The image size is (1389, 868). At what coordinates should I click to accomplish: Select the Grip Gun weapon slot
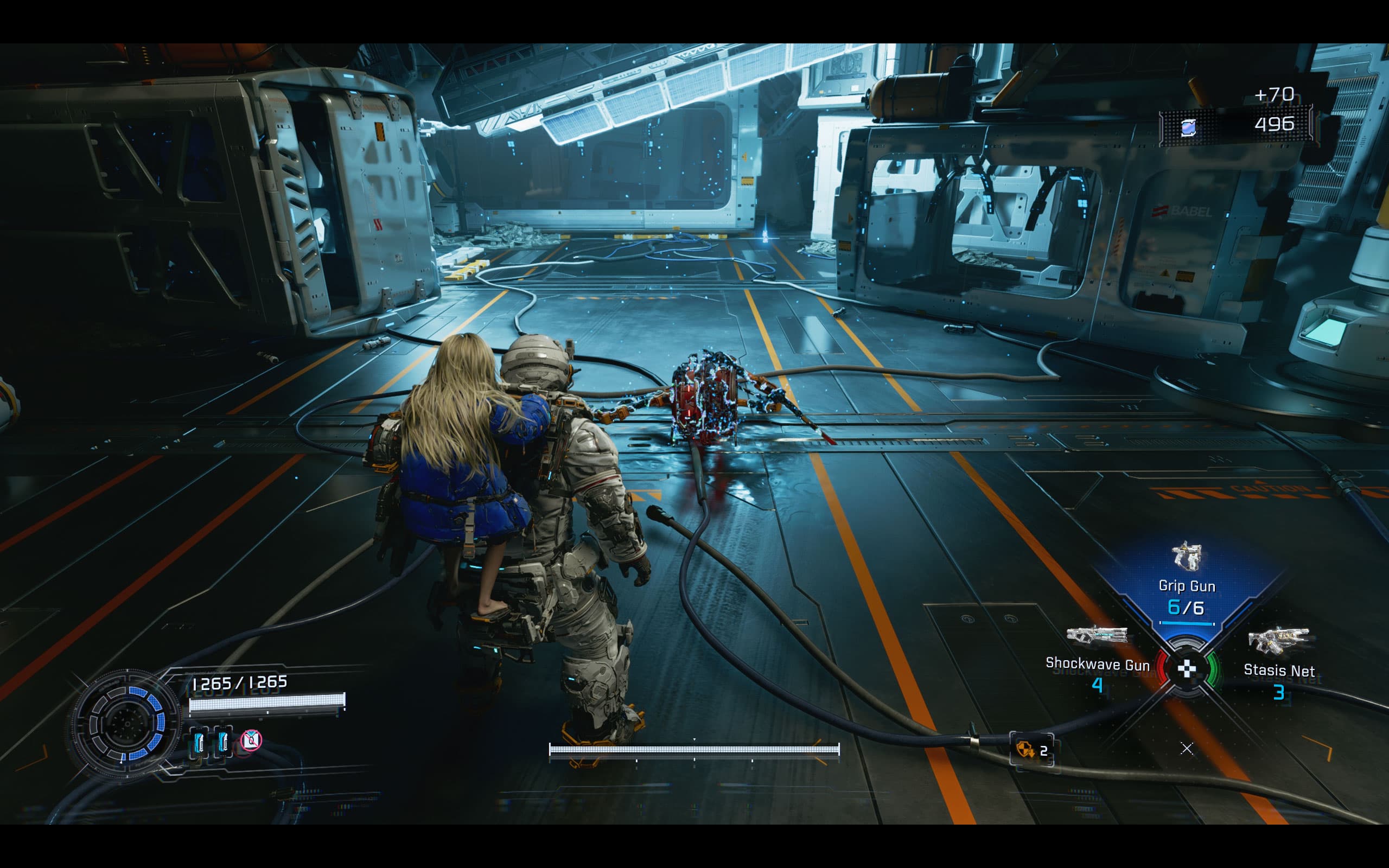(1187, 581)
